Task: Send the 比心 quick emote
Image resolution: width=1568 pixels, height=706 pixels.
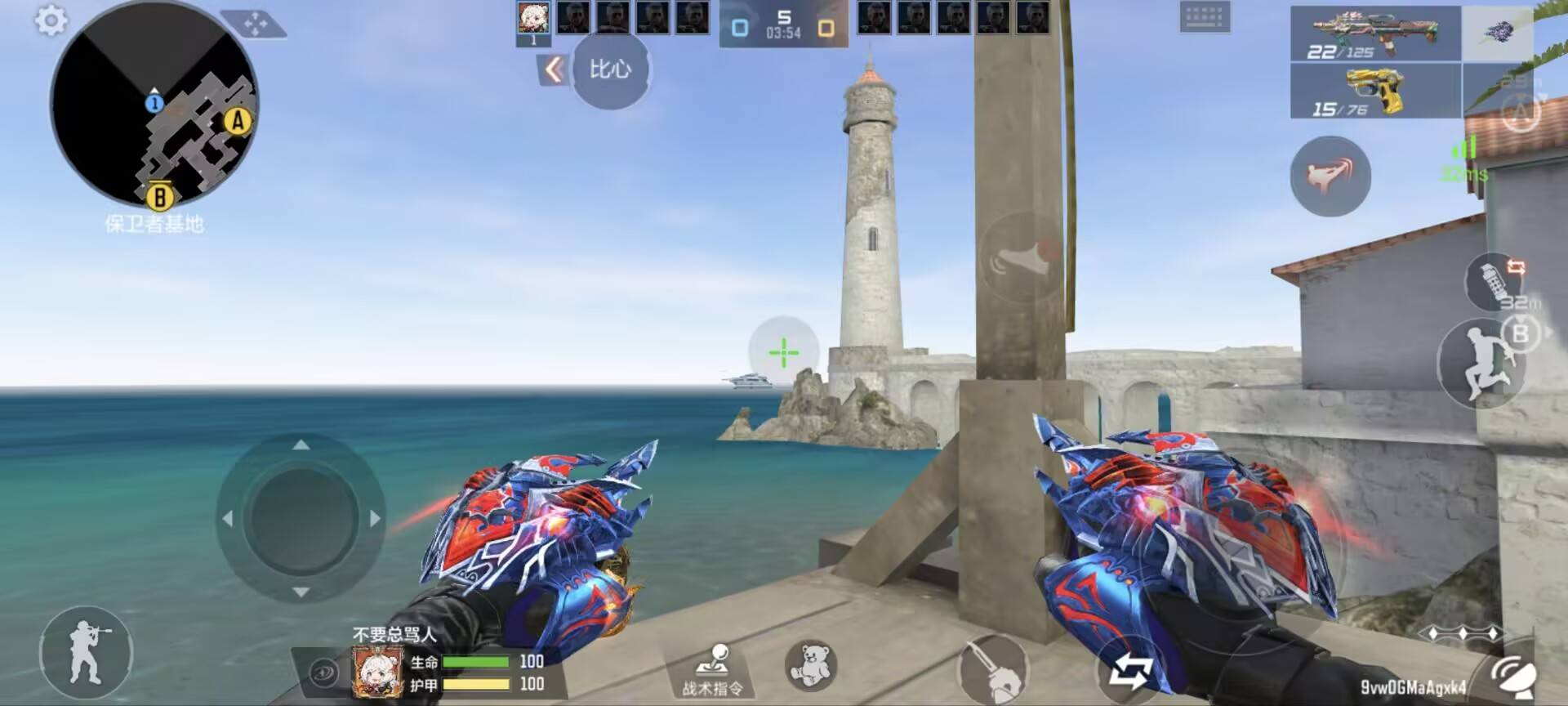Action: [611, 69]
